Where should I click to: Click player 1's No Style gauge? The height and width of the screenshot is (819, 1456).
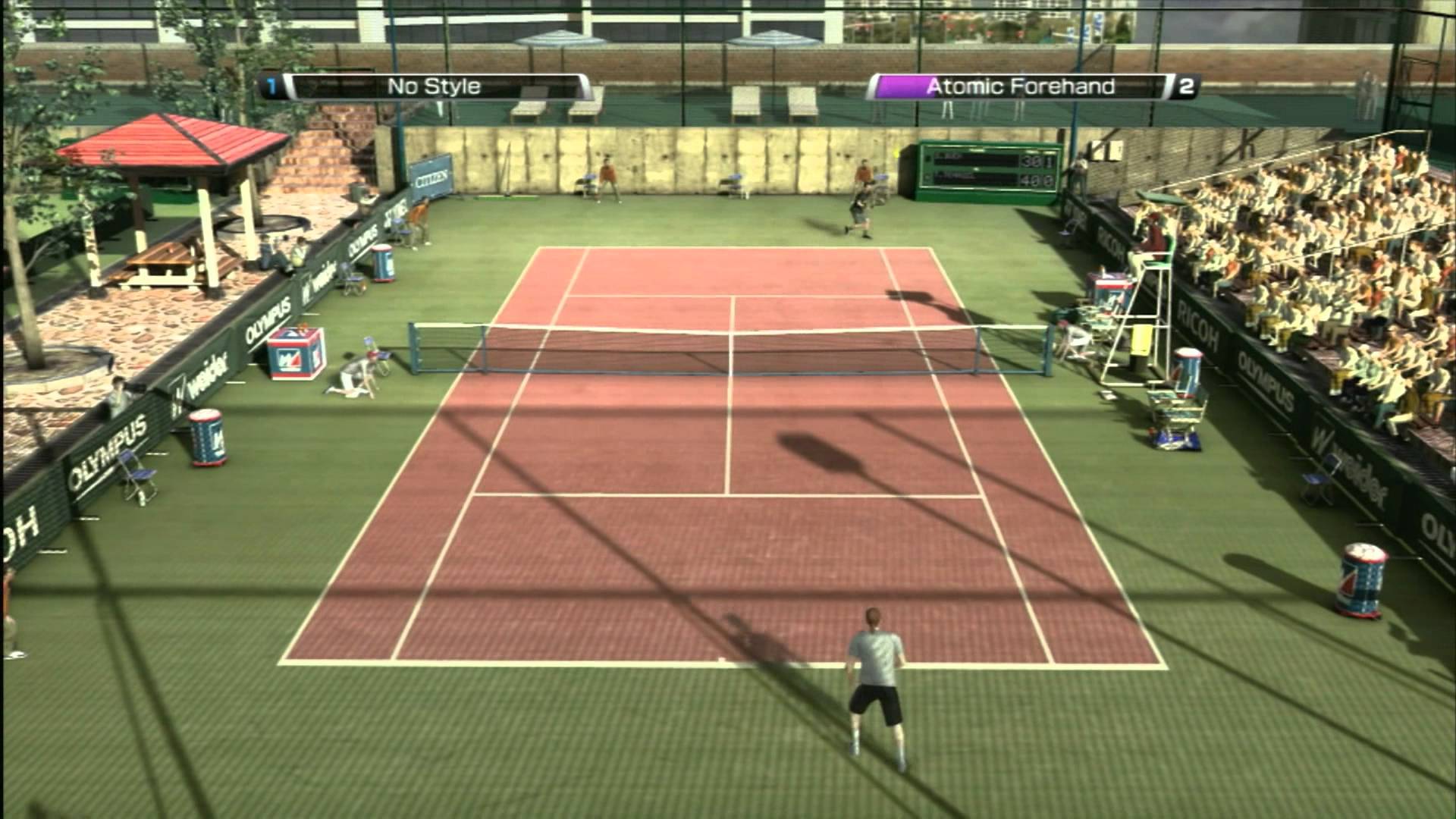[435, 86]
